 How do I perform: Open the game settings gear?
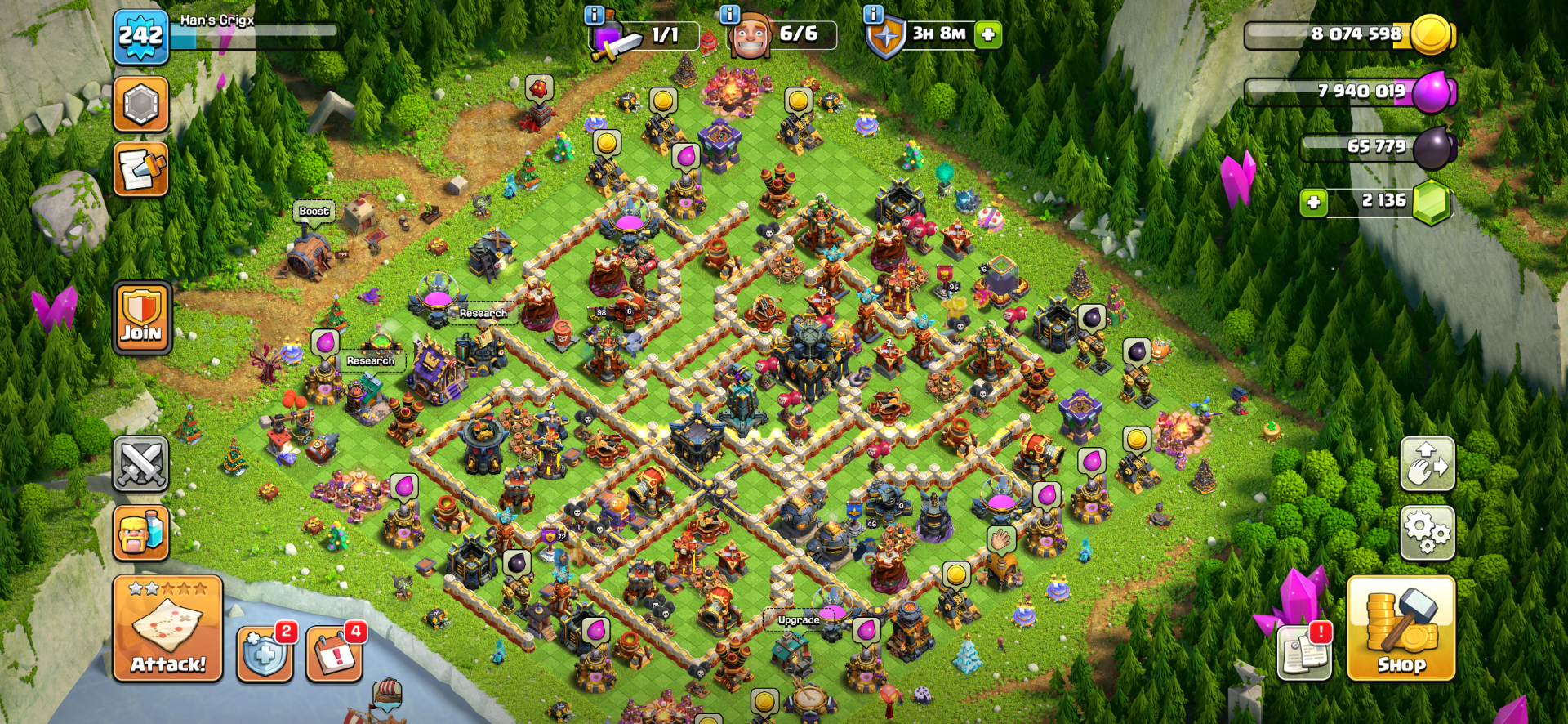[x=1427, y=532]
